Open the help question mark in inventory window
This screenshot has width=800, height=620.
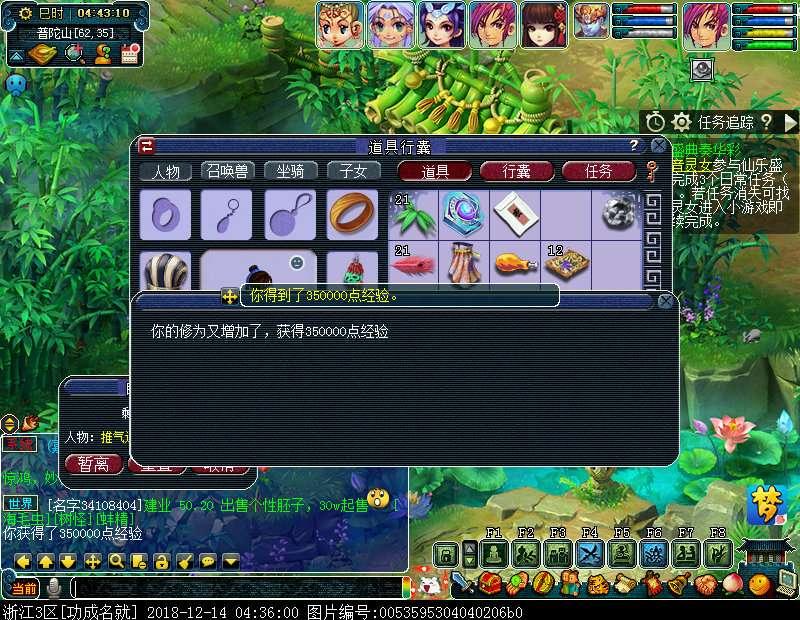[x=633, y=146]
